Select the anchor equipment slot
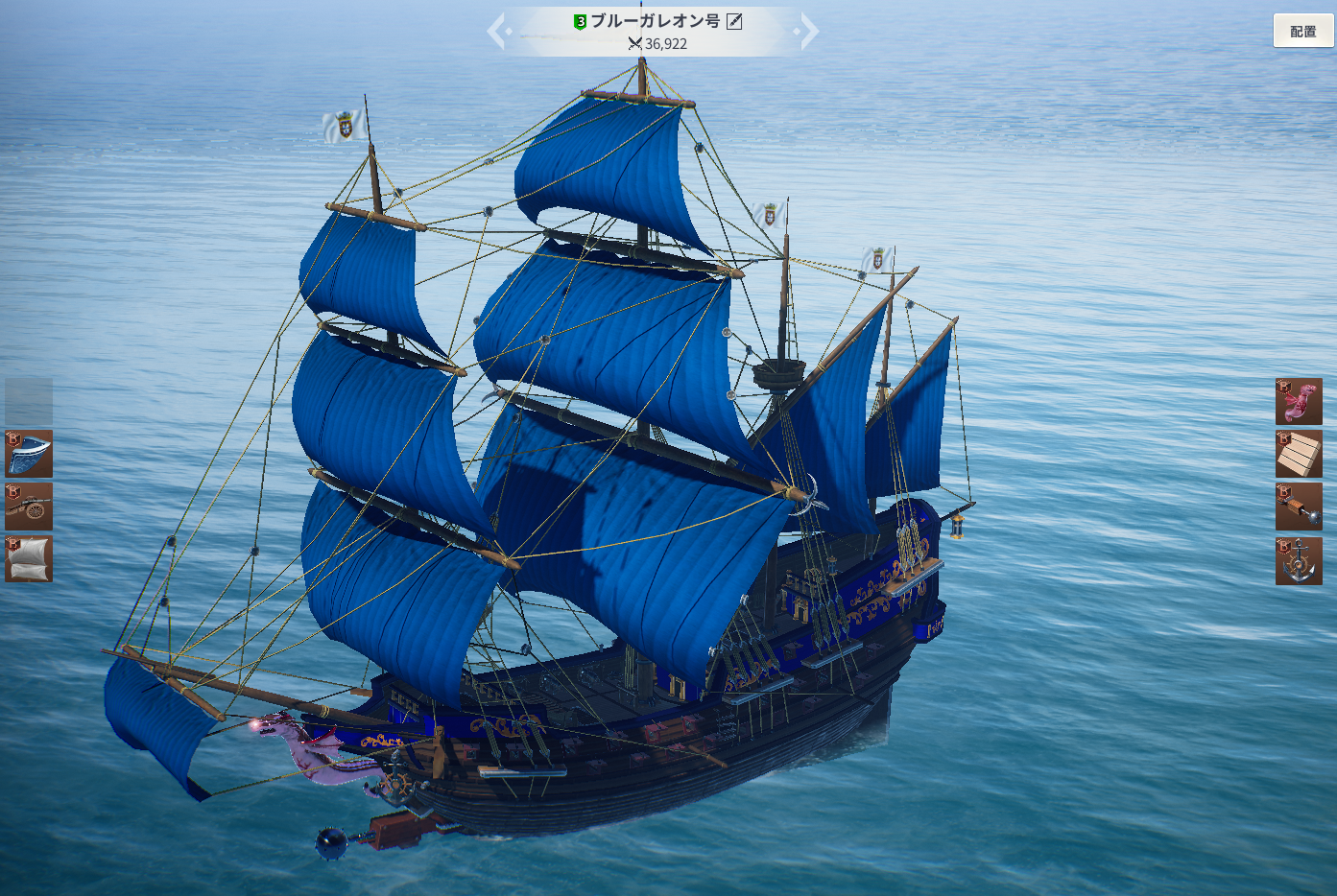Screen dimensions: 1337x896 [x=1299, y=561]
